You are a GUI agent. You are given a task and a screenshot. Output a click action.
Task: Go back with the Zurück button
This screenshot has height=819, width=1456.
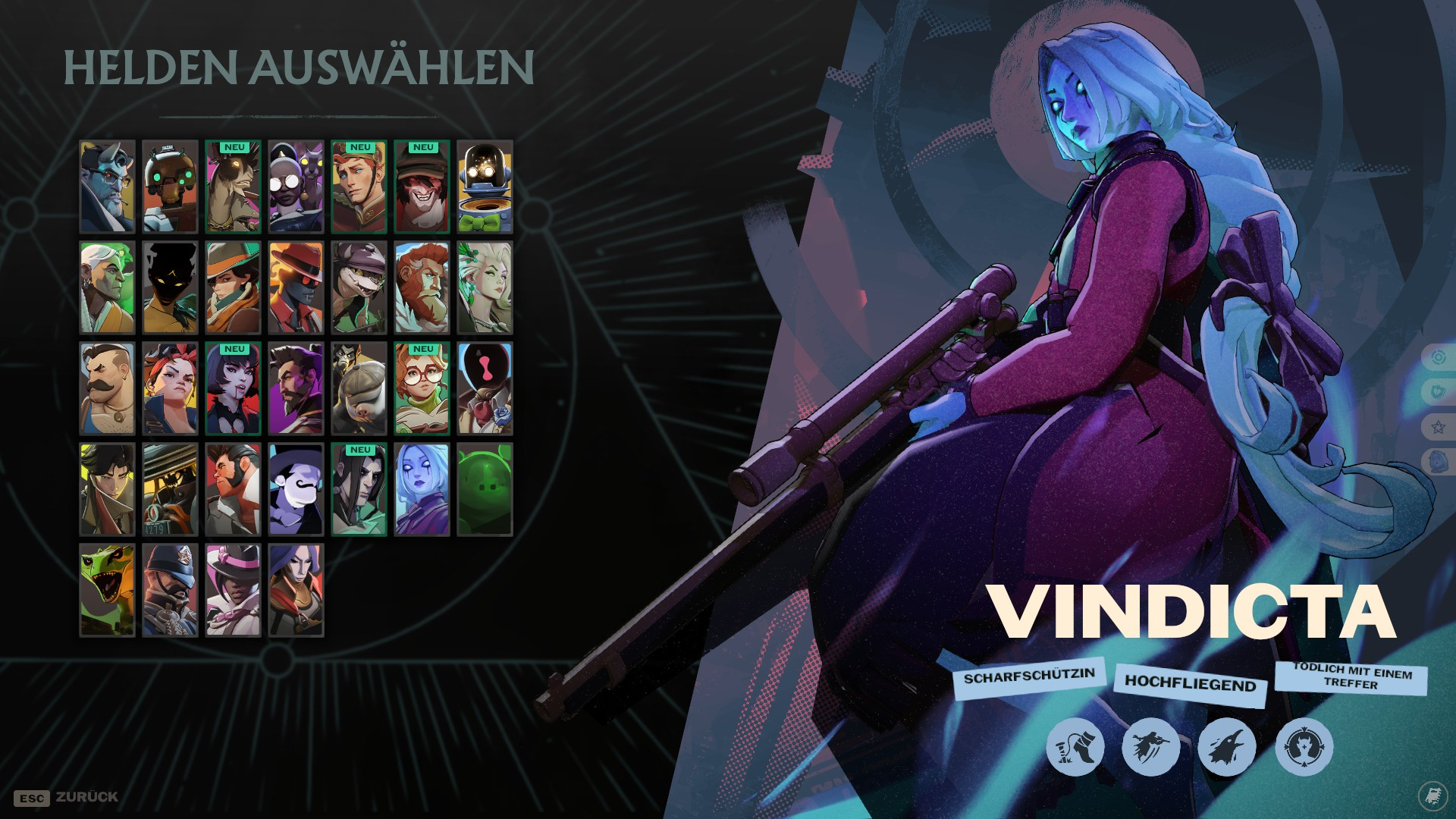pyautogui.click(x=67, y=797)
